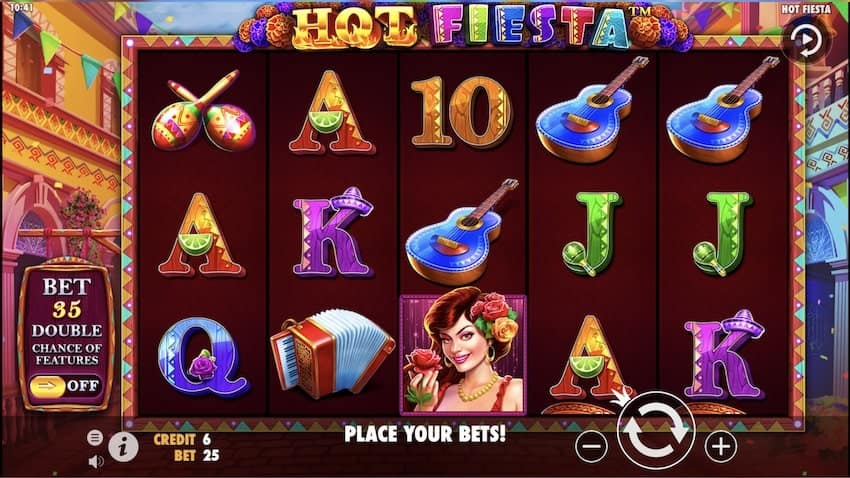Click the replay arrow icon in the corner
The image size is (850, 478).
804,41
